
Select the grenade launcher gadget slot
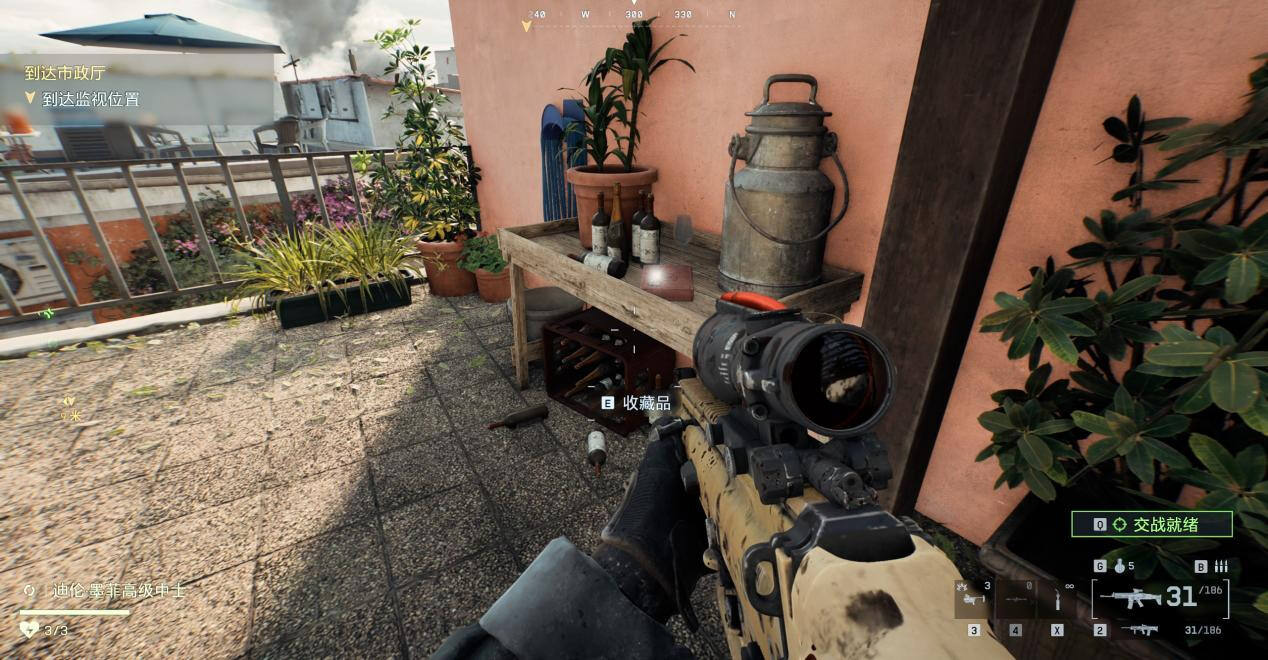[973, 598]
